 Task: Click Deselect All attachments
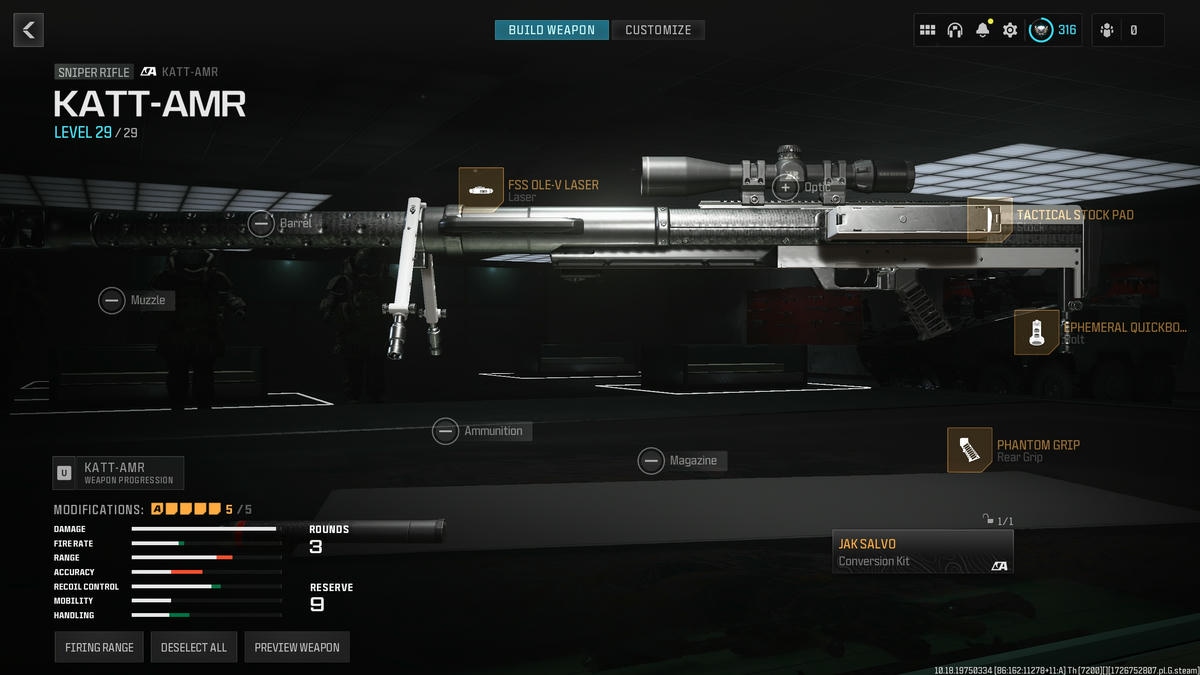click(x=194, y=647)
